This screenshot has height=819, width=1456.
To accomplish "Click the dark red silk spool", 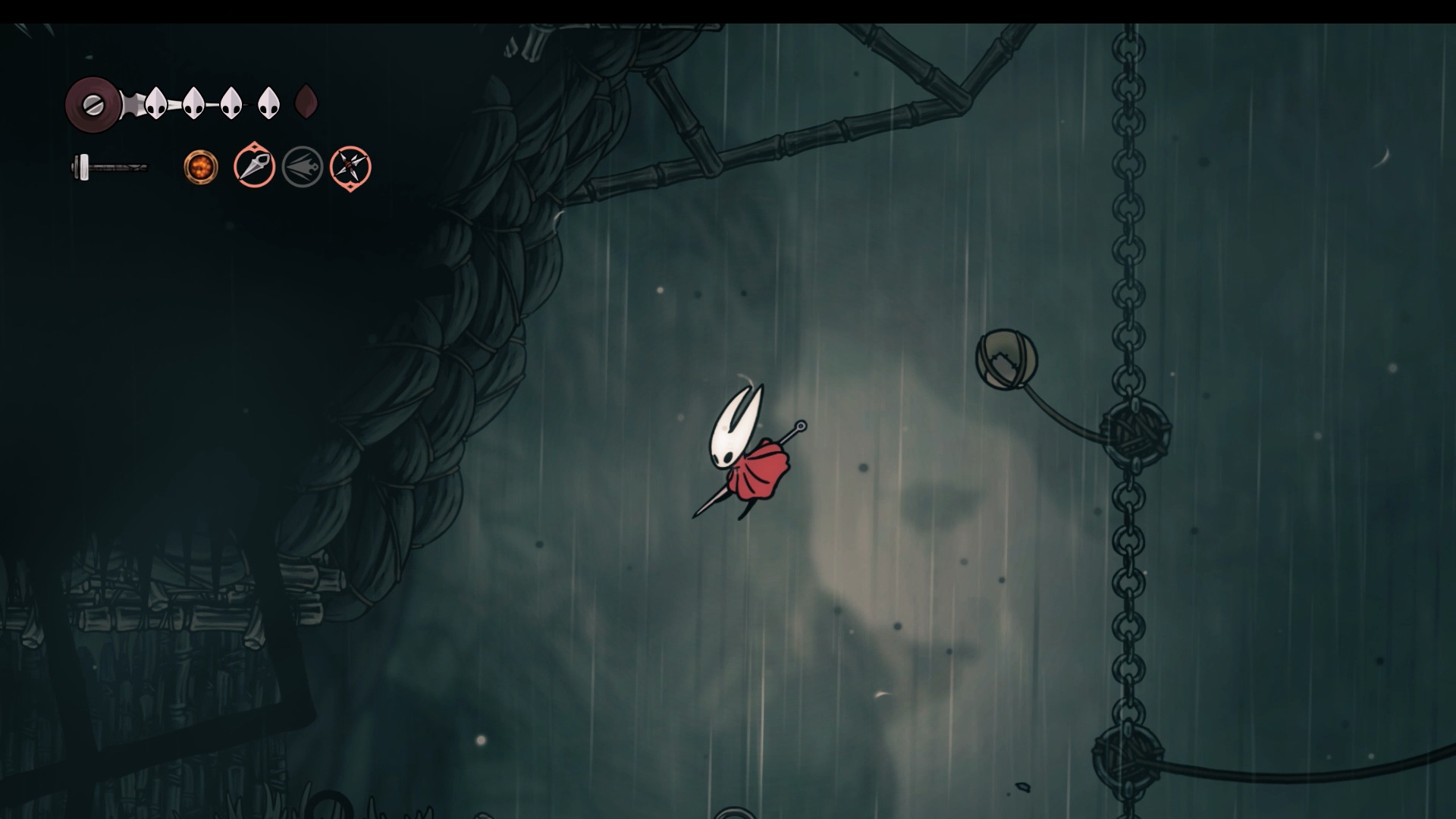I will click(x=93, y=104).
